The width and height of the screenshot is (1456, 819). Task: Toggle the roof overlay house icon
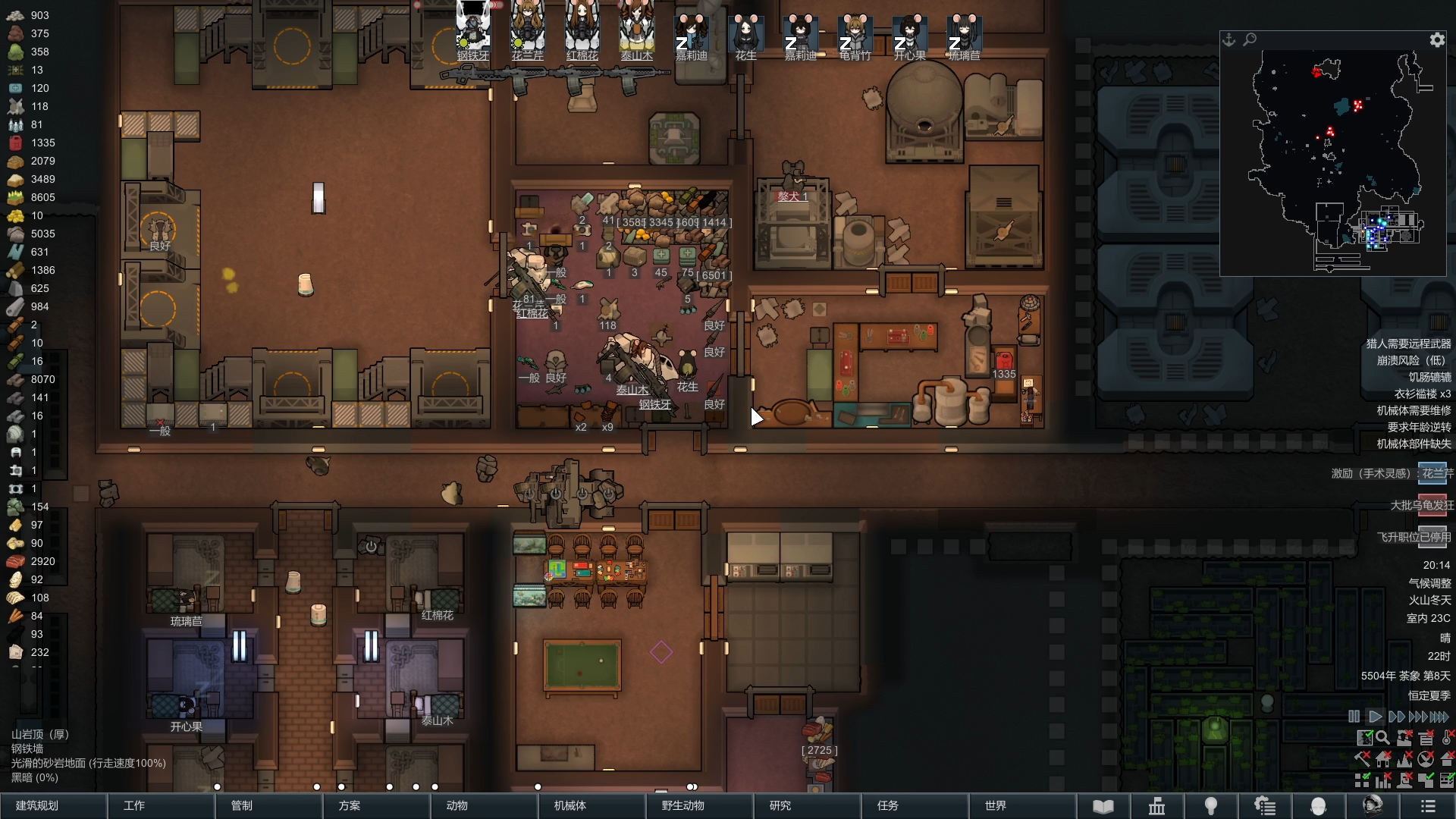point(1447,758)
